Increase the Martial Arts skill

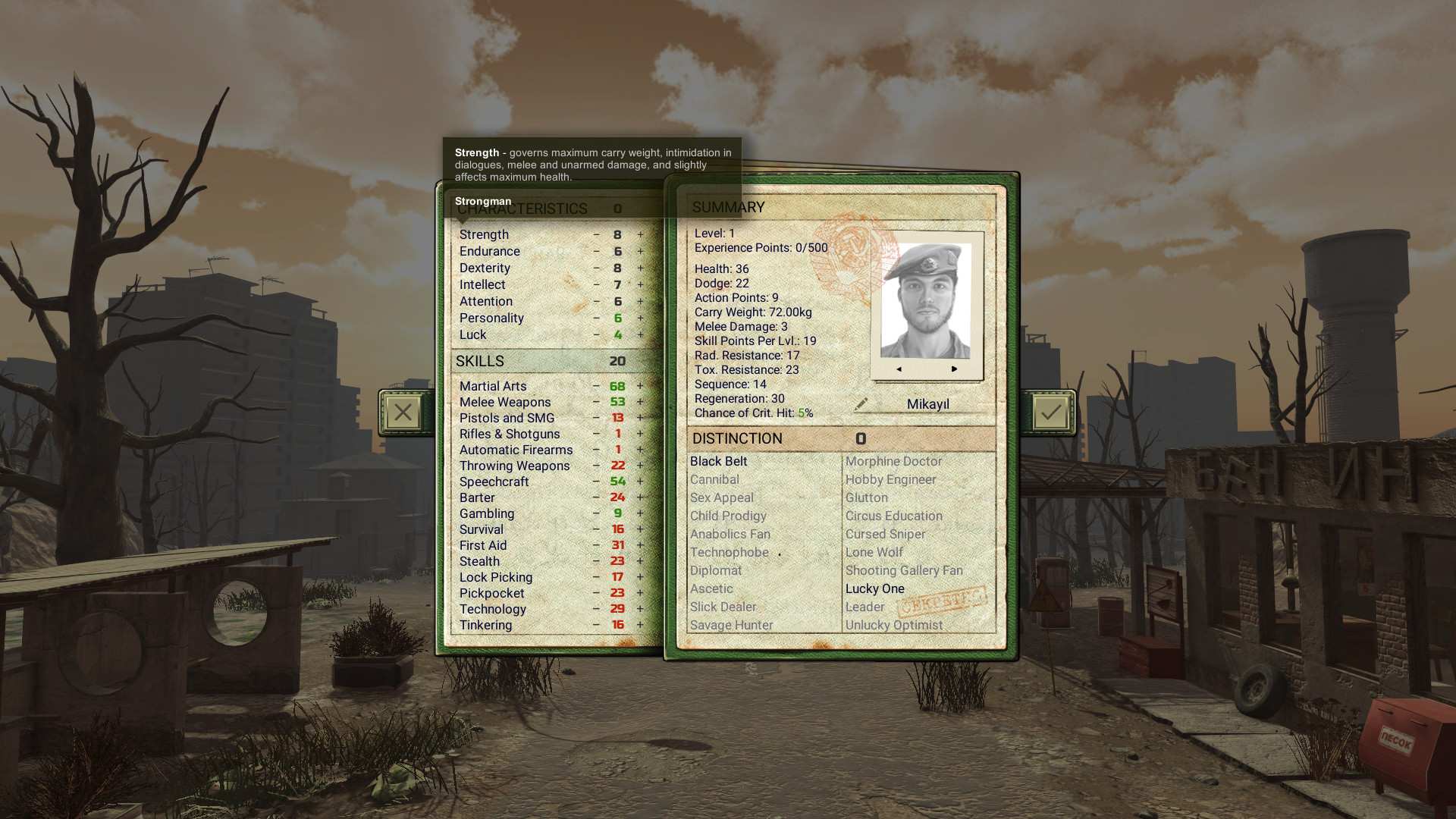639,386
